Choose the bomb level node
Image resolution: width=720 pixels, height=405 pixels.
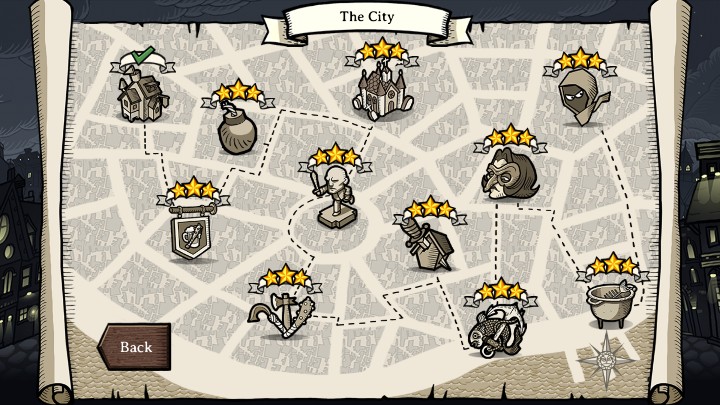tap(238, 129)
